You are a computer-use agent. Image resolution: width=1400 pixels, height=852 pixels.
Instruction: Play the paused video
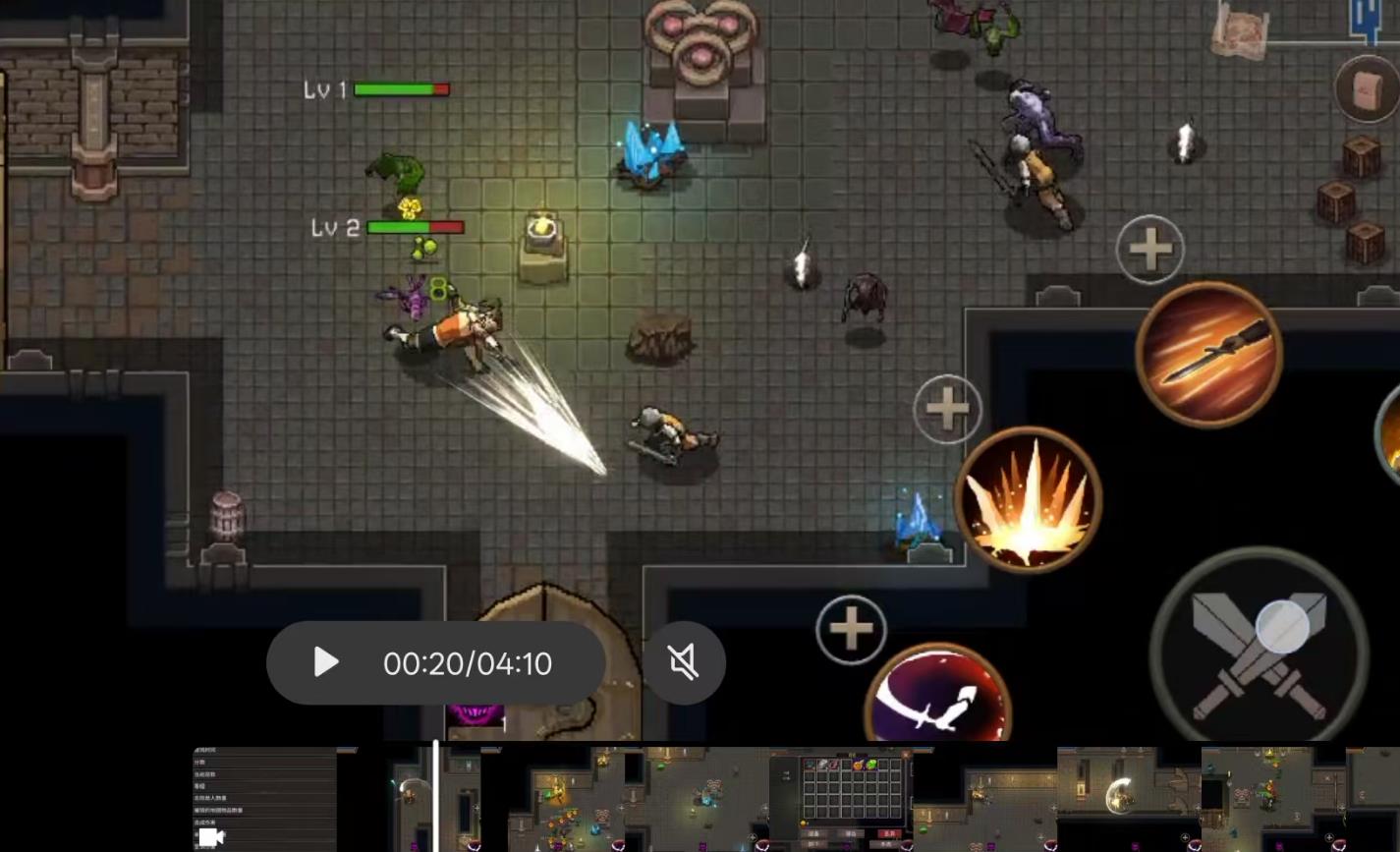click(x=326, y=663)
